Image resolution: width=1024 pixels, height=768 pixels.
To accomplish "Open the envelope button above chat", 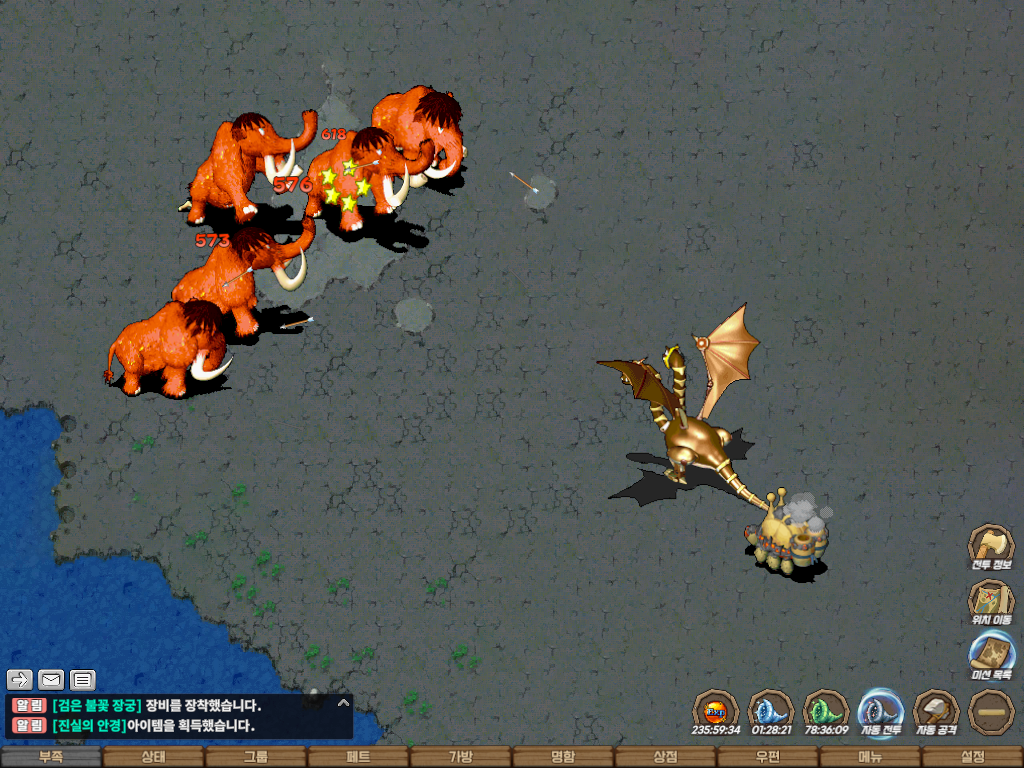I will (x=51, y=680).
